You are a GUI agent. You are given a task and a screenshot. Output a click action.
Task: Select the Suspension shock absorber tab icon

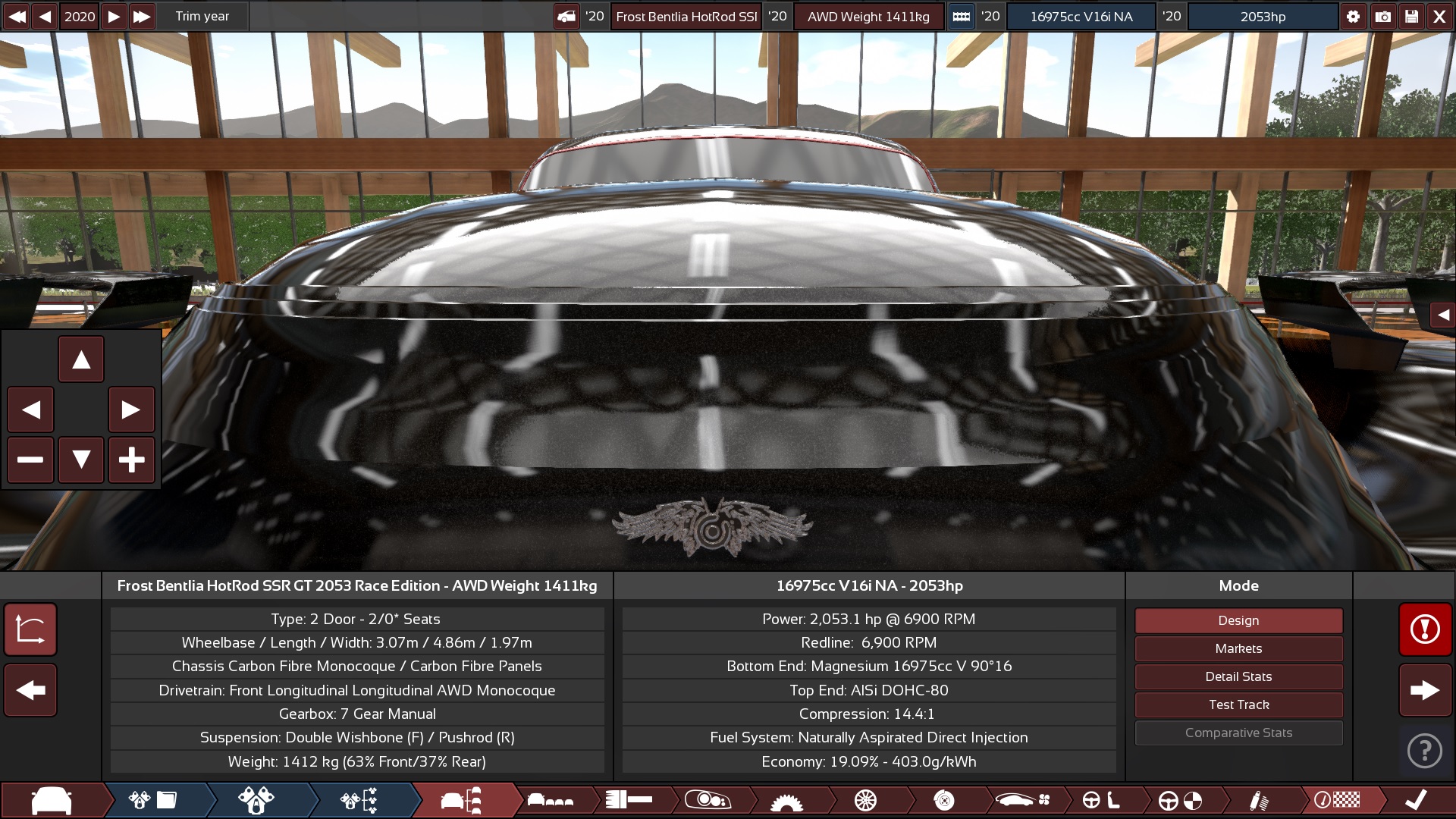click(x=1259, y=799)
